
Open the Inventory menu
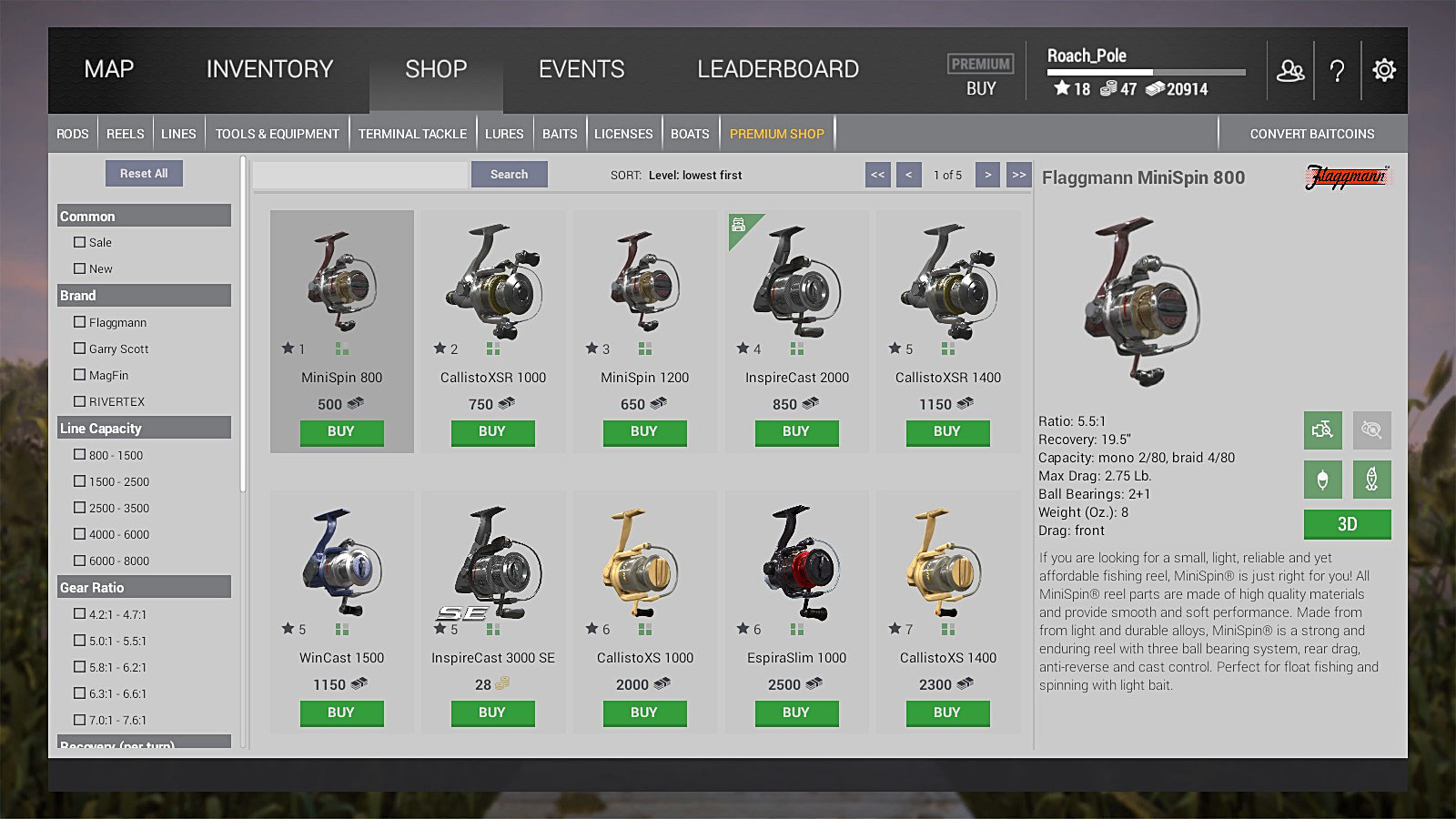pyautogui.click(x=269, y=69)
